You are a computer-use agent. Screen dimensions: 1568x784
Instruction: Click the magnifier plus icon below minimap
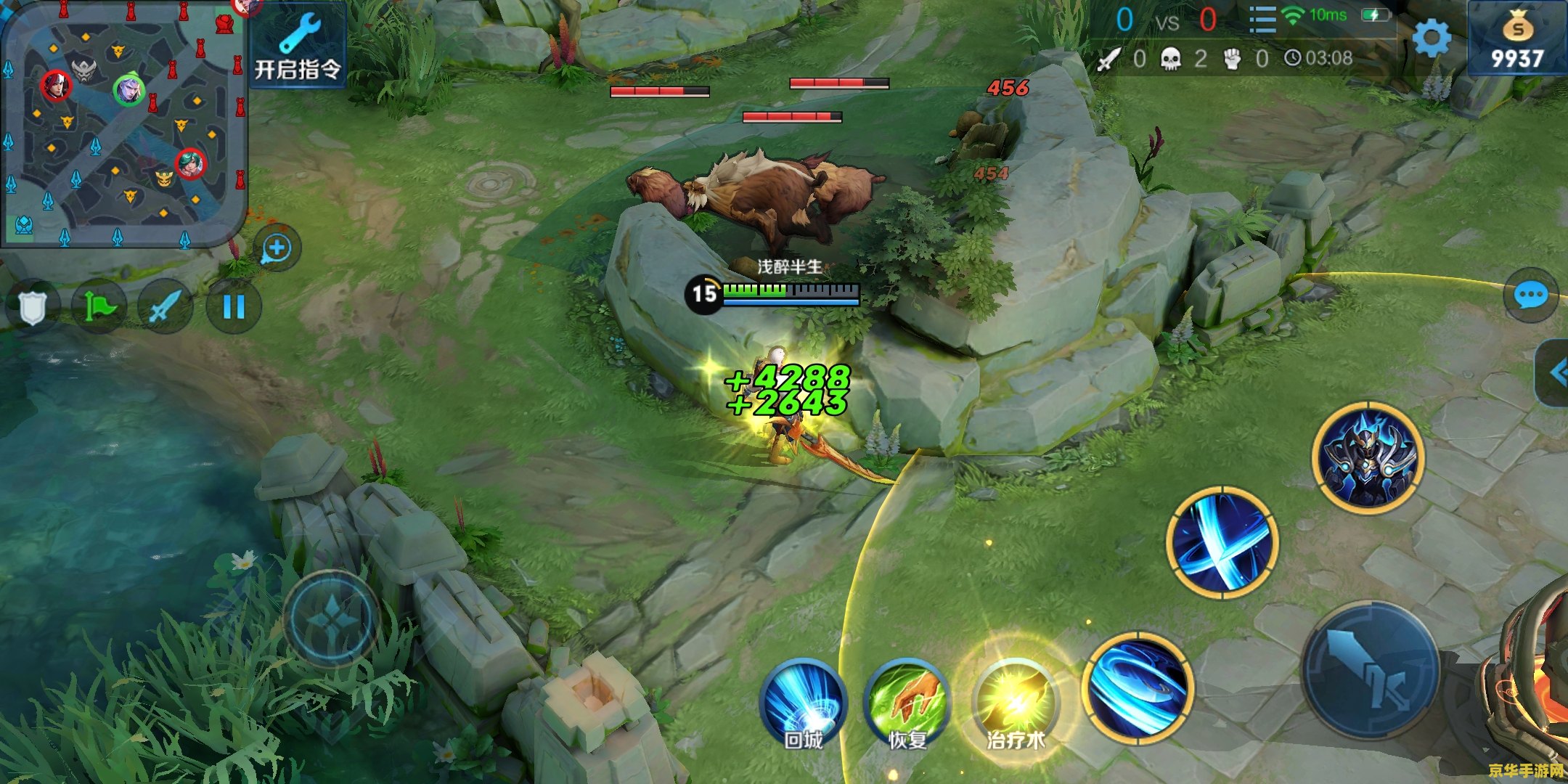[x=277, y=249]
